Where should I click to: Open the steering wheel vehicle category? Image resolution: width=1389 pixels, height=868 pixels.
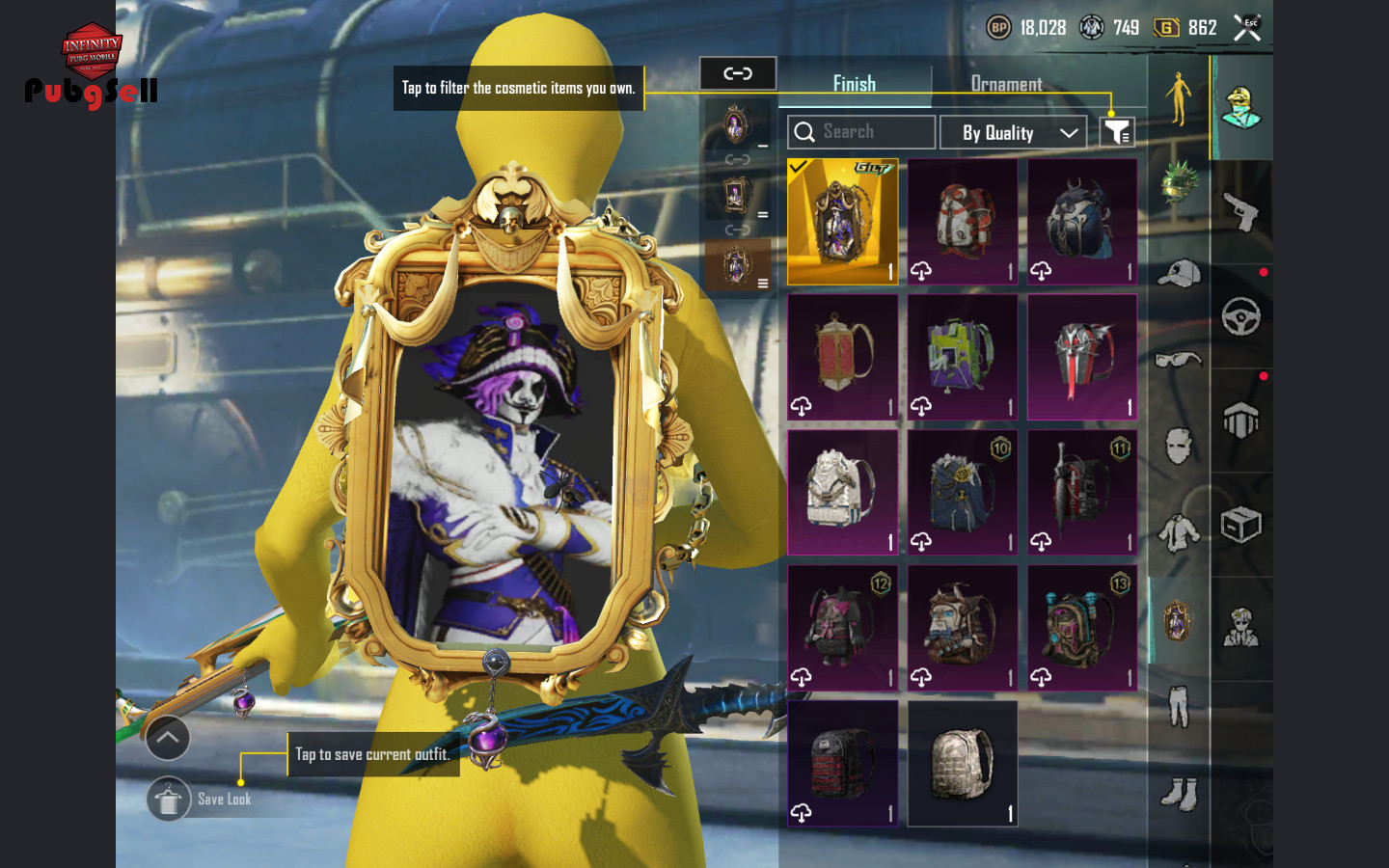click(x=1241, y=316)
